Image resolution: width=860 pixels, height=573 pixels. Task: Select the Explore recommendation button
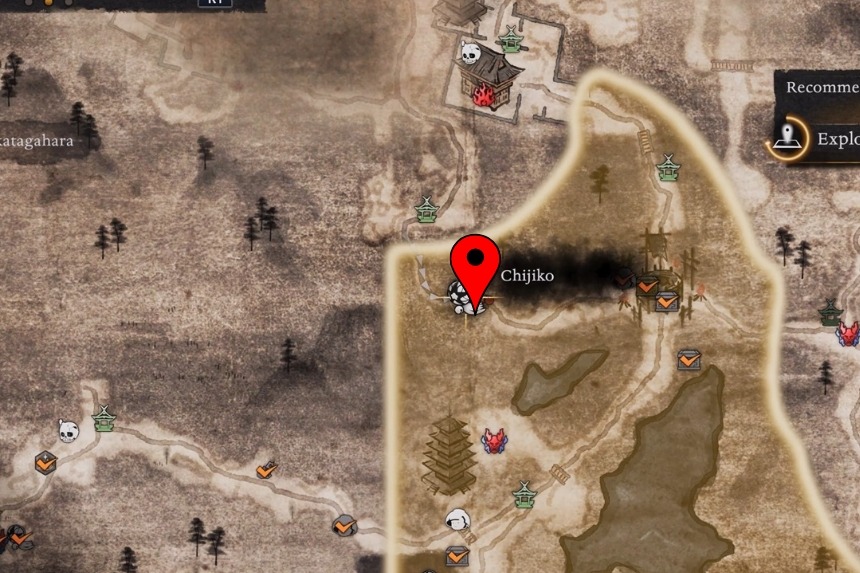coord(815,139)
